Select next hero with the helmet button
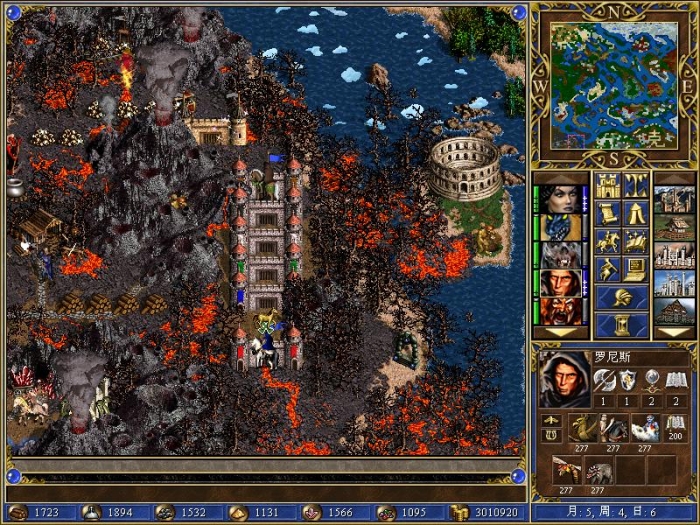700x525 pixels. [x=622, y=297]
